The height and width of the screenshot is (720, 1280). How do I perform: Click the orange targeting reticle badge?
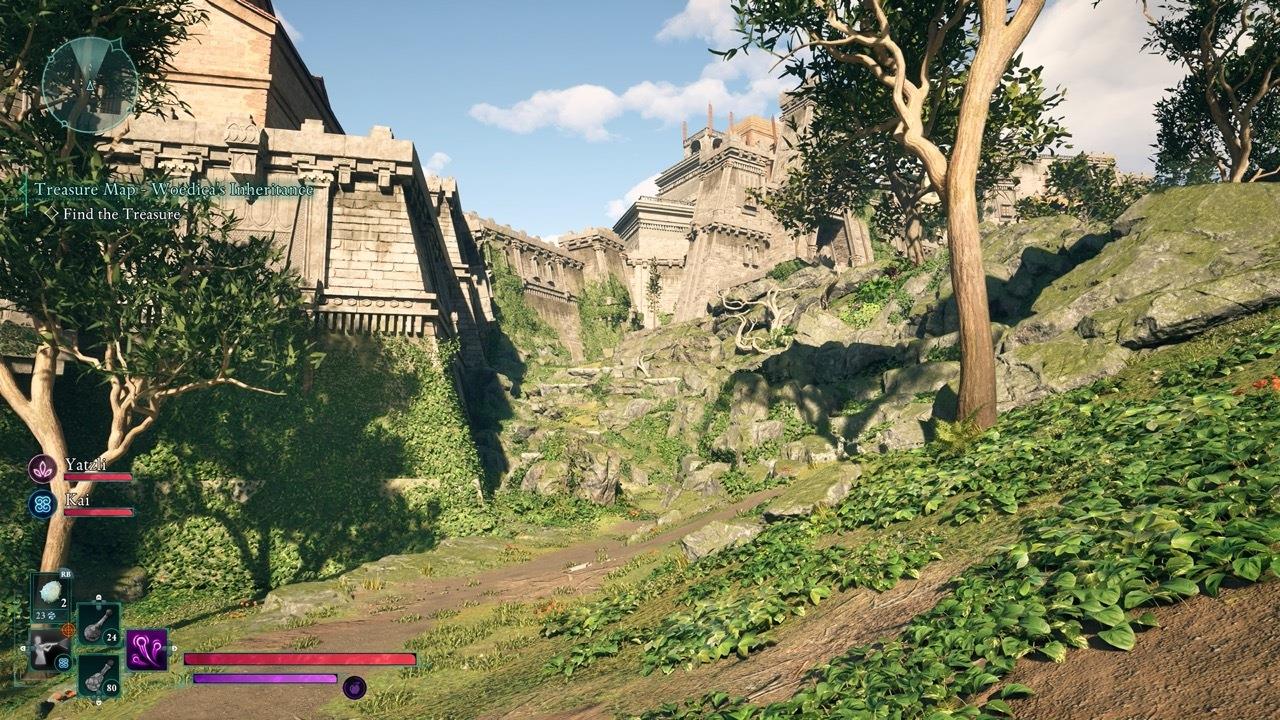[67, 629]
